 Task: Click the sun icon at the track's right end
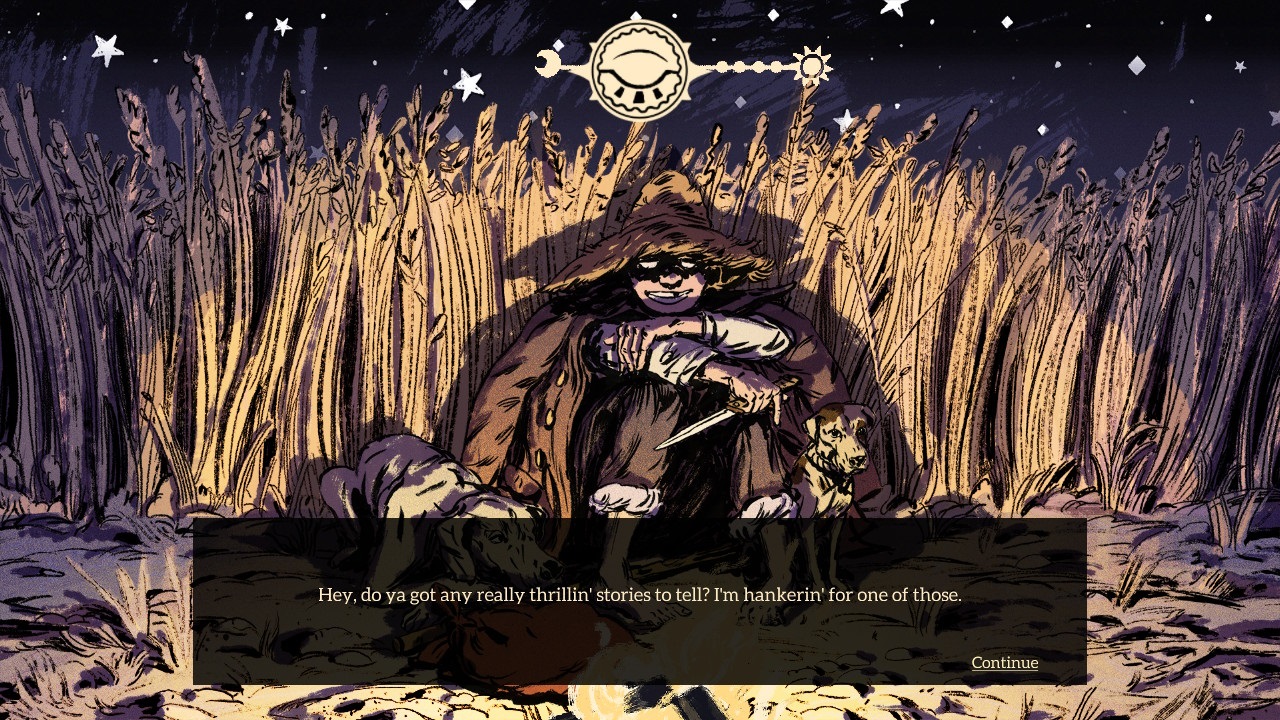(x=811, y=65)
